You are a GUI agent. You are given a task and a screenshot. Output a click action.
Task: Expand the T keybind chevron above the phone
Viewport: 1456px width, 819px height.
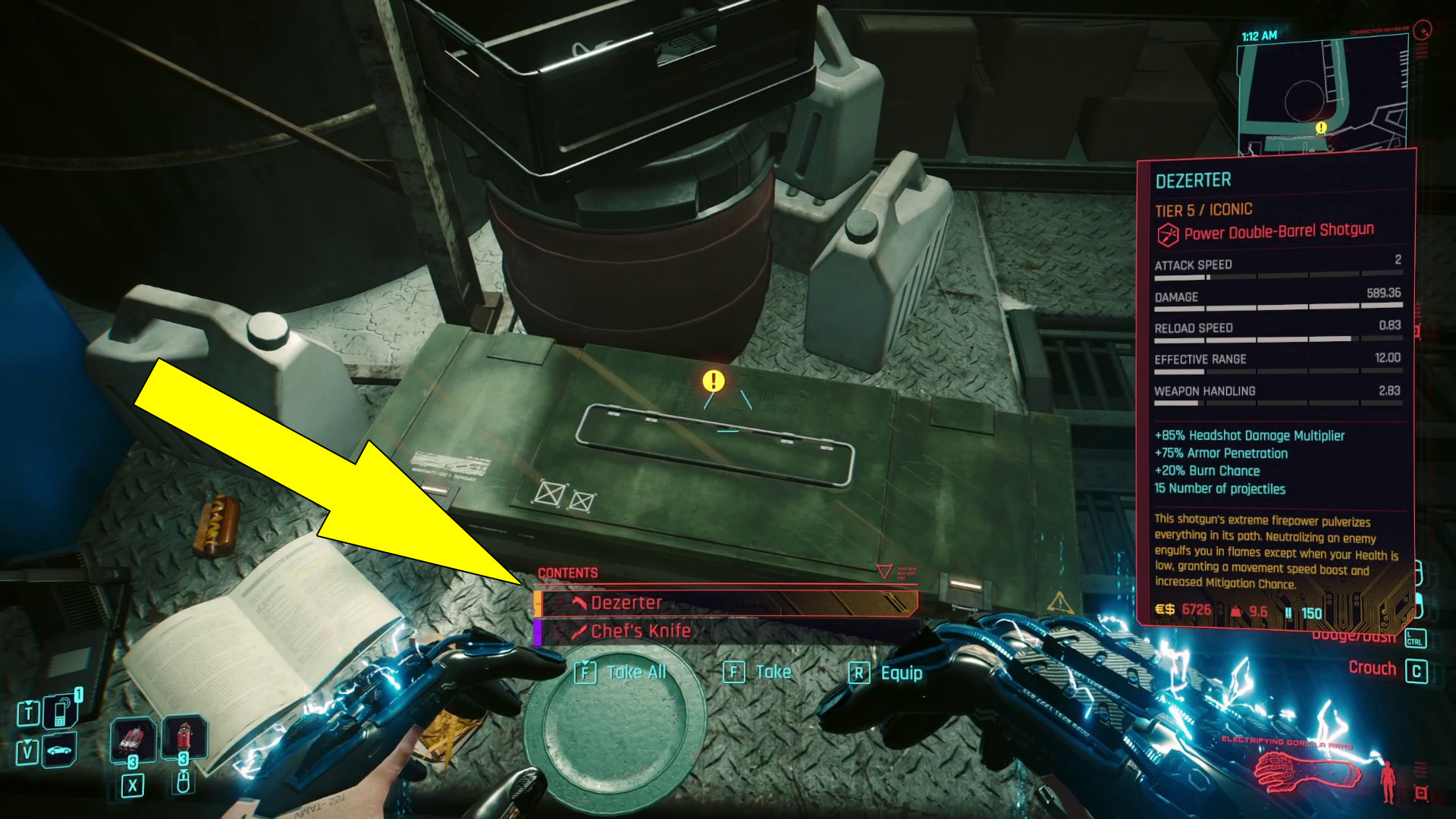pyautogui.click(x=29, y=703)
